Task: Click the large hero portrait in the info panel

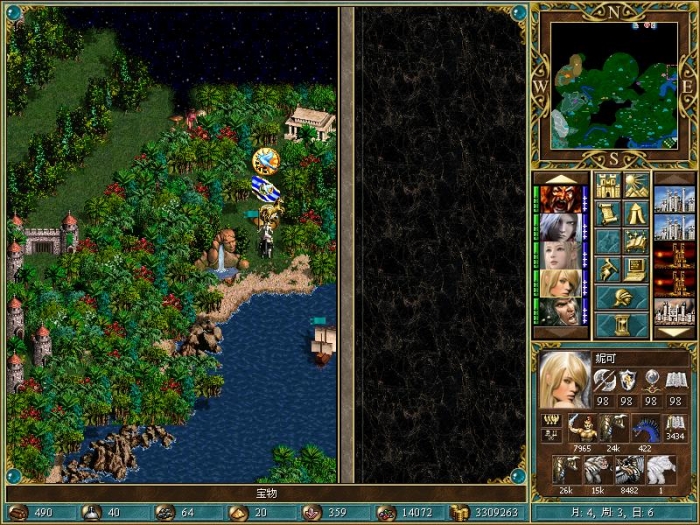Action: coord(564,380)
